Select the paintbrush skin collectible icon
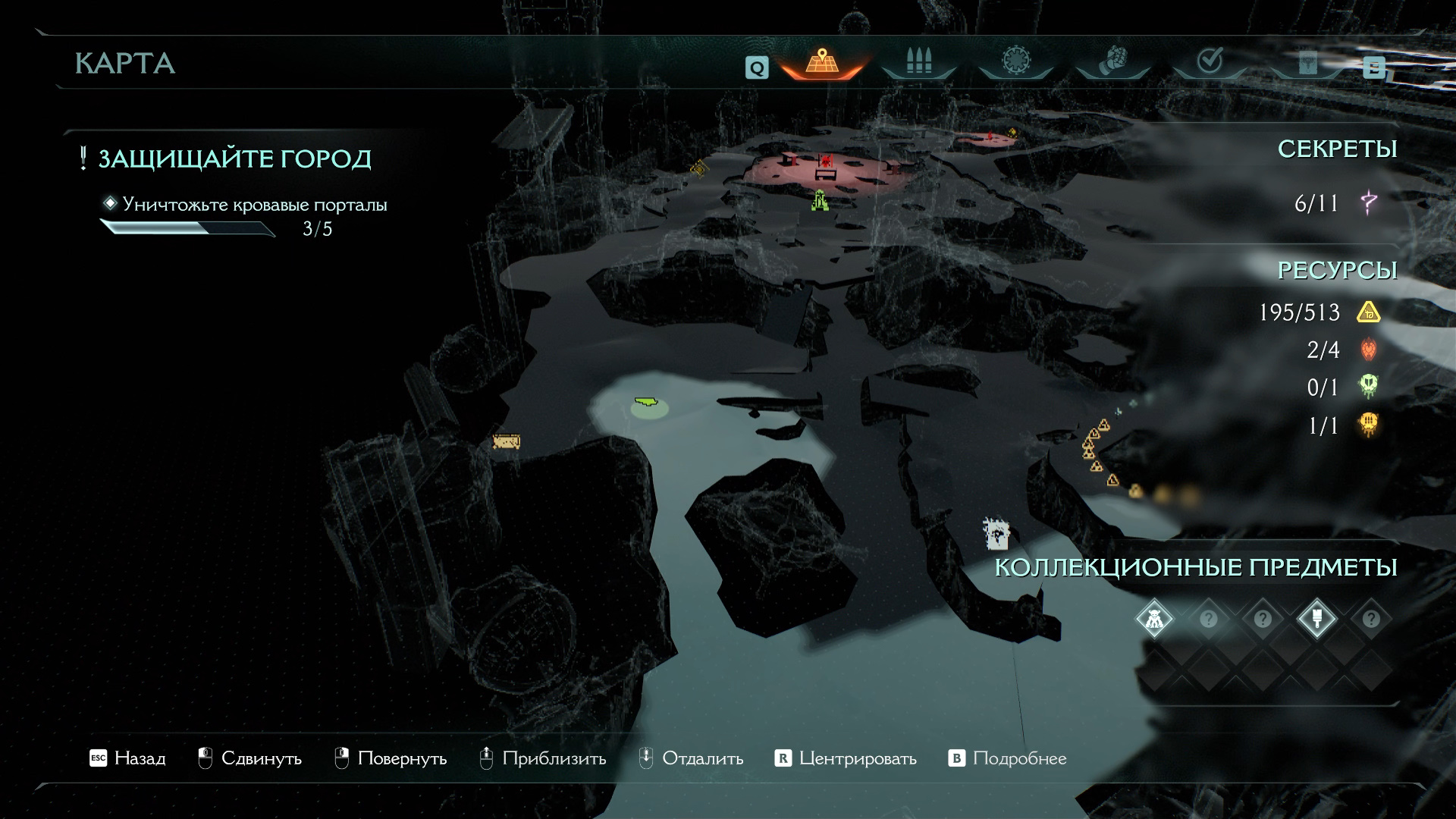Viewport: 1456px width, 819px height. (x=1316, y=620)
